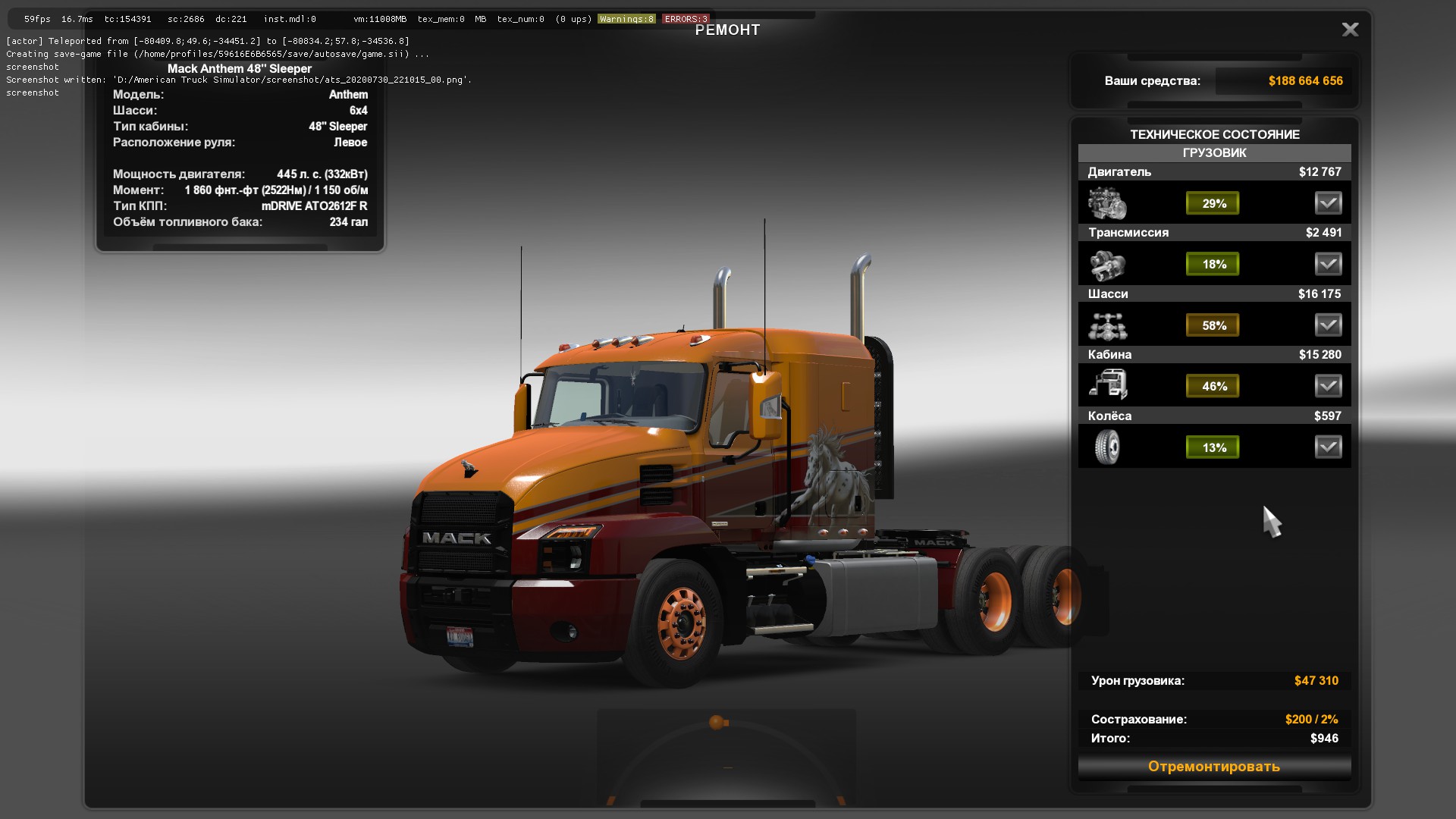Viewport: 1456px width, 819px height.
Task: Close the repair screen
Action: pyautogui.click(x=1350, y=30)
